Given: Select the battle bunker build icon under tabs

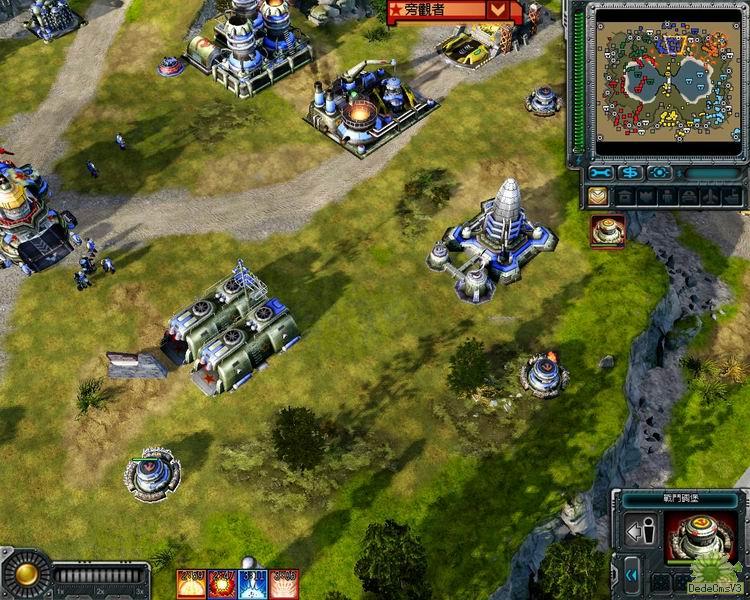Looking at the screenshot, I should click(607, 231).
